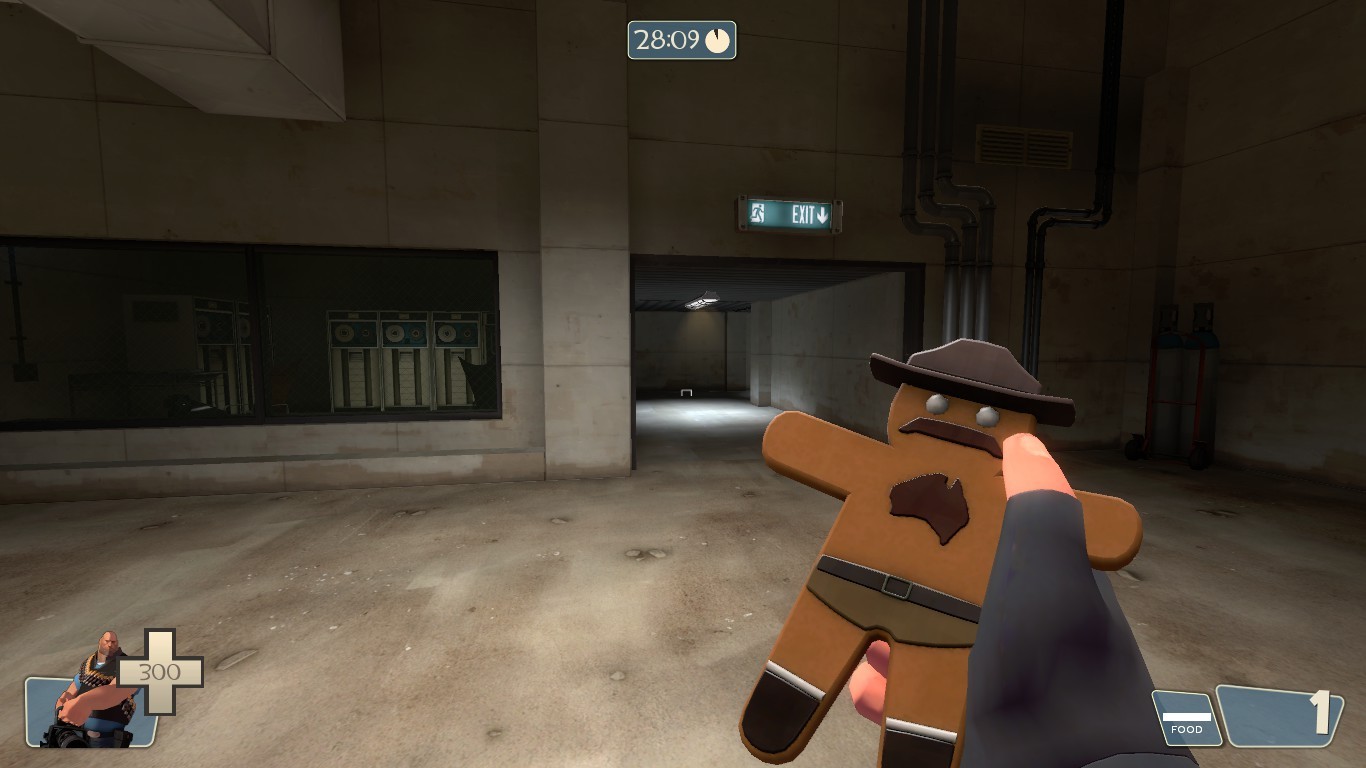Click the running-man symbol on the EXIT sign
The height and width of the screenshot is (768, 1366).
tap(757, 213)
